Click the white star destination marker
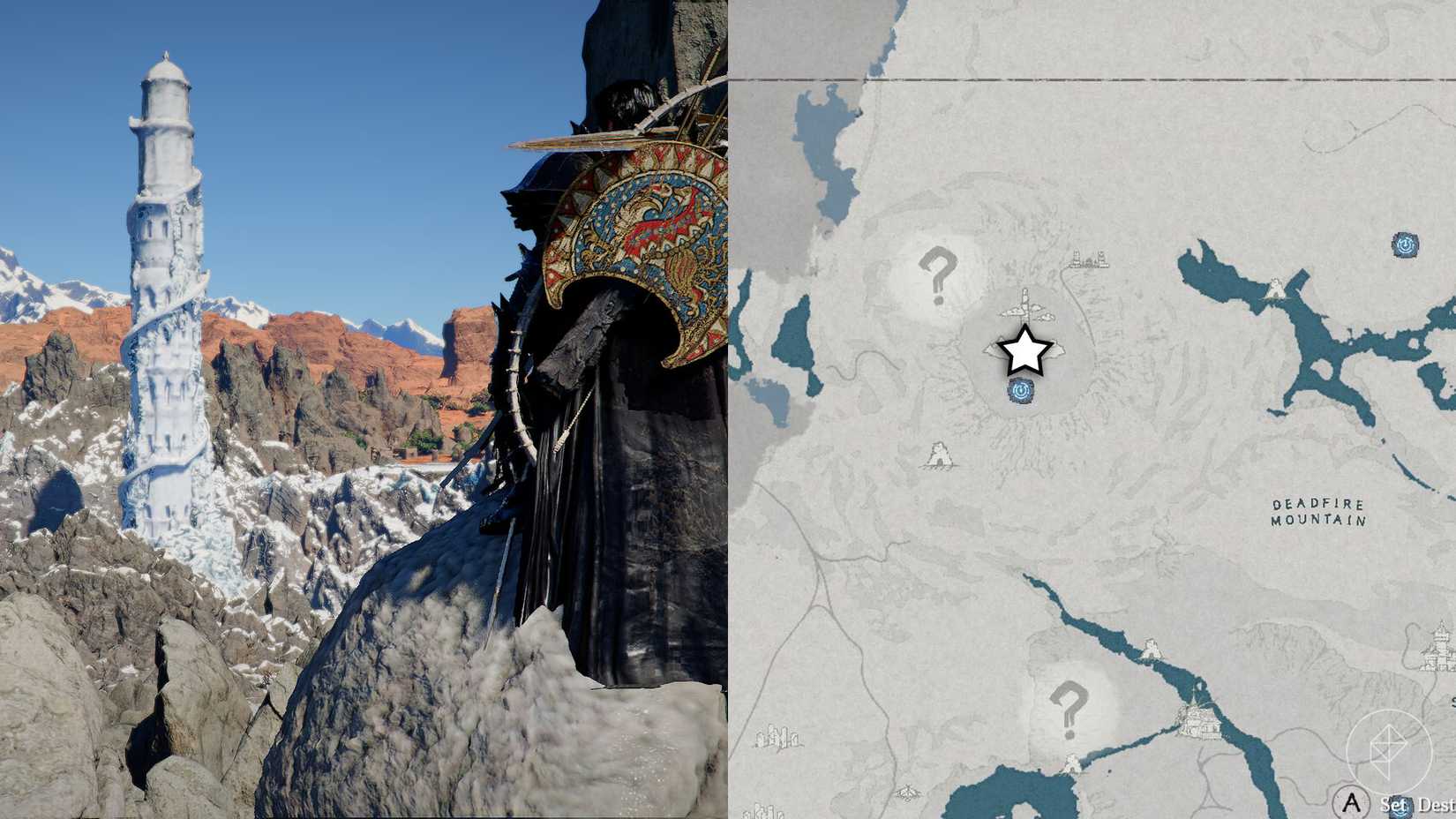Viewport: 1456px width, 819px height. pos(1024,351)
